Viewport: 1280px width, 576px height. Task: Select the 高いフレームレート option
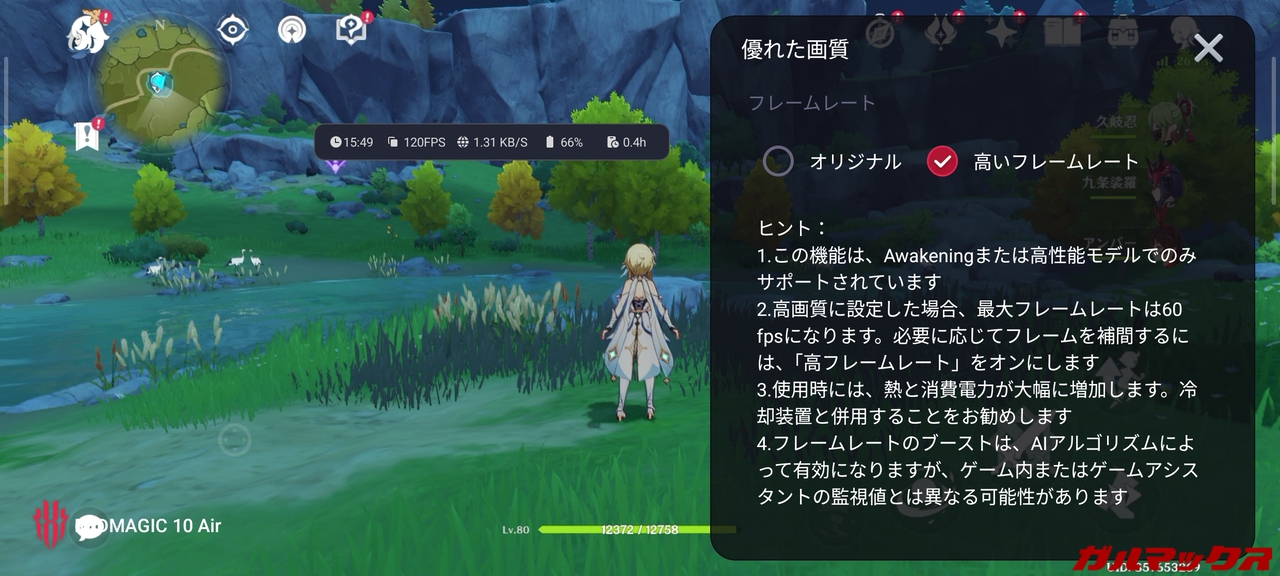pyautogui.click(x=943, y=161)
